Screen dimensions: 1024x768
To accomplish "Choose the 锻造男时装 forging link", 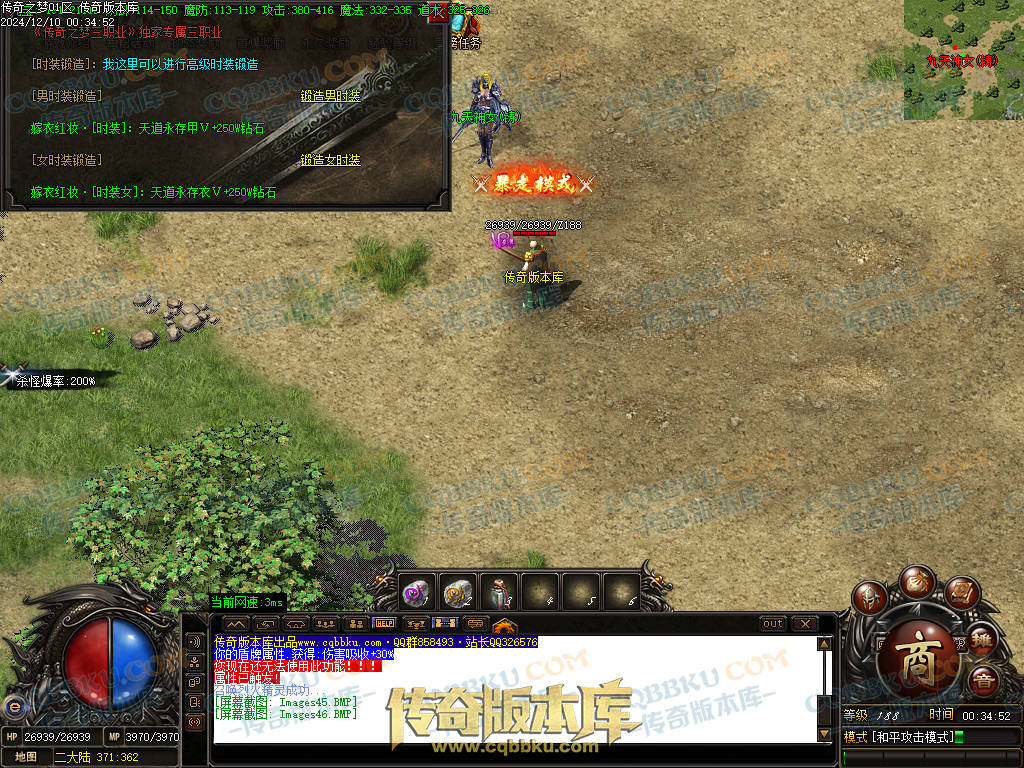I will click(330, 96).
